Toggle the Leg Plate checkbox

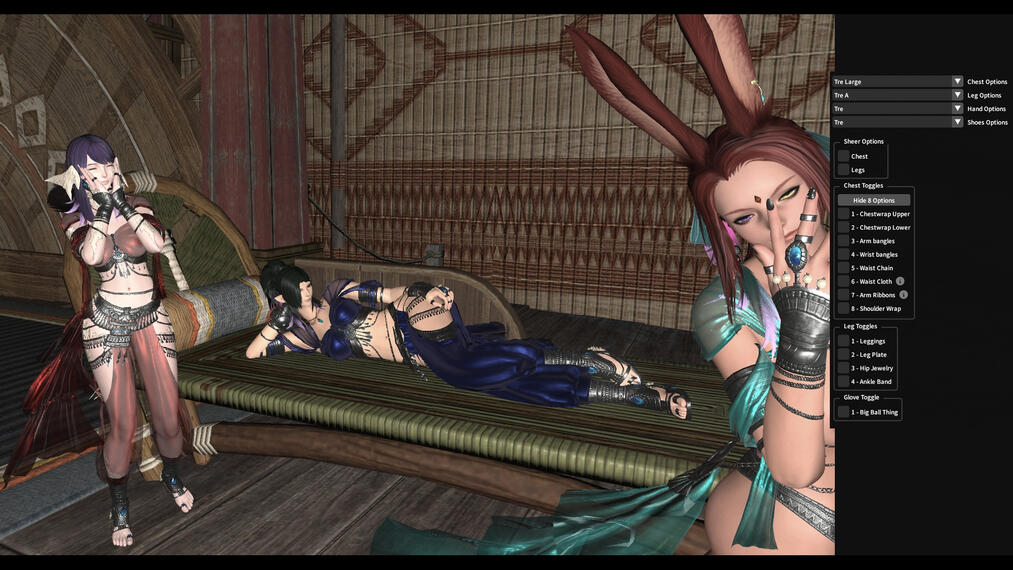pyautogui.click(x=844, y=355)
